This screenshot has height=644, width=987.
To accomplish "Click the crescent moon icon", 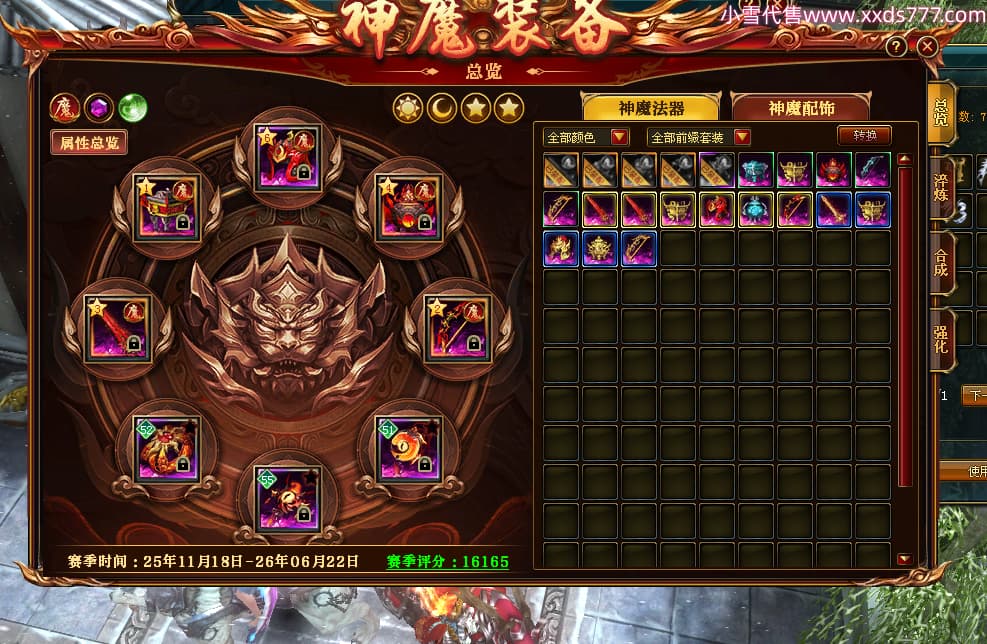I will click(442, 108).
